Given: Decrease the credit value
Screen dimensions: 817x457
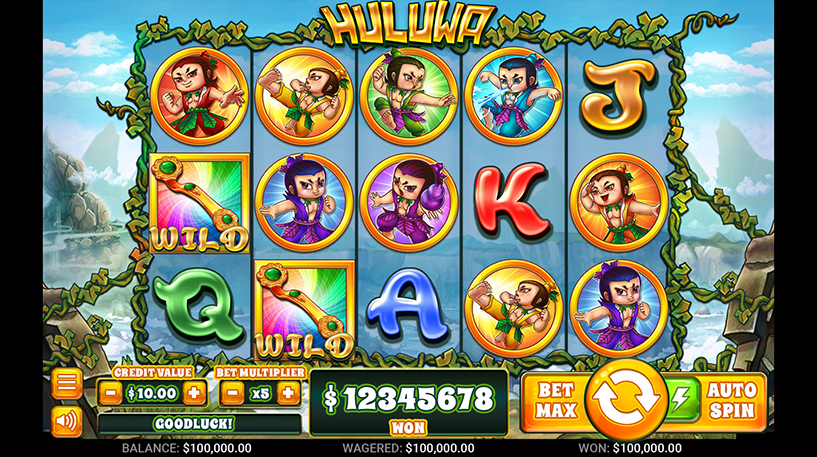Looking at the screenshot, I should pos(111,393).
